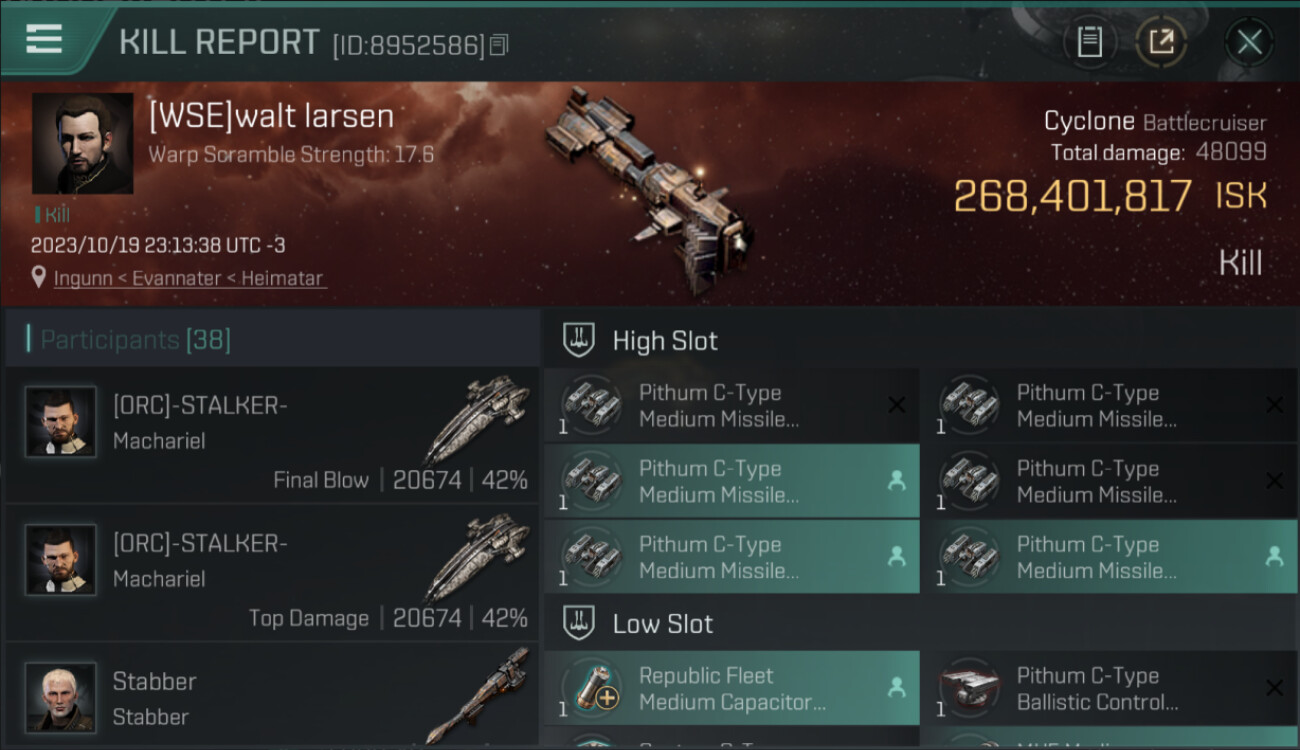Open the hamburger menu
1300x750 pixels.
pos(44,40)
